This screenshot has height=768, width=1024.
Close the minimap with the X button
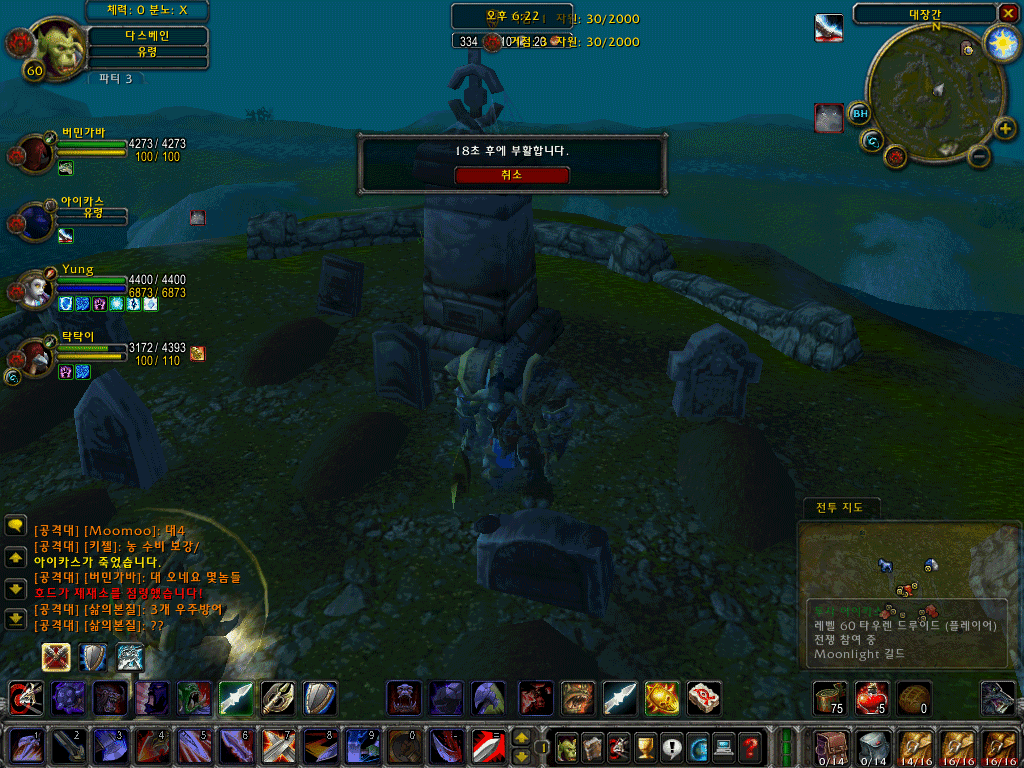click(x=1007, y=13)
